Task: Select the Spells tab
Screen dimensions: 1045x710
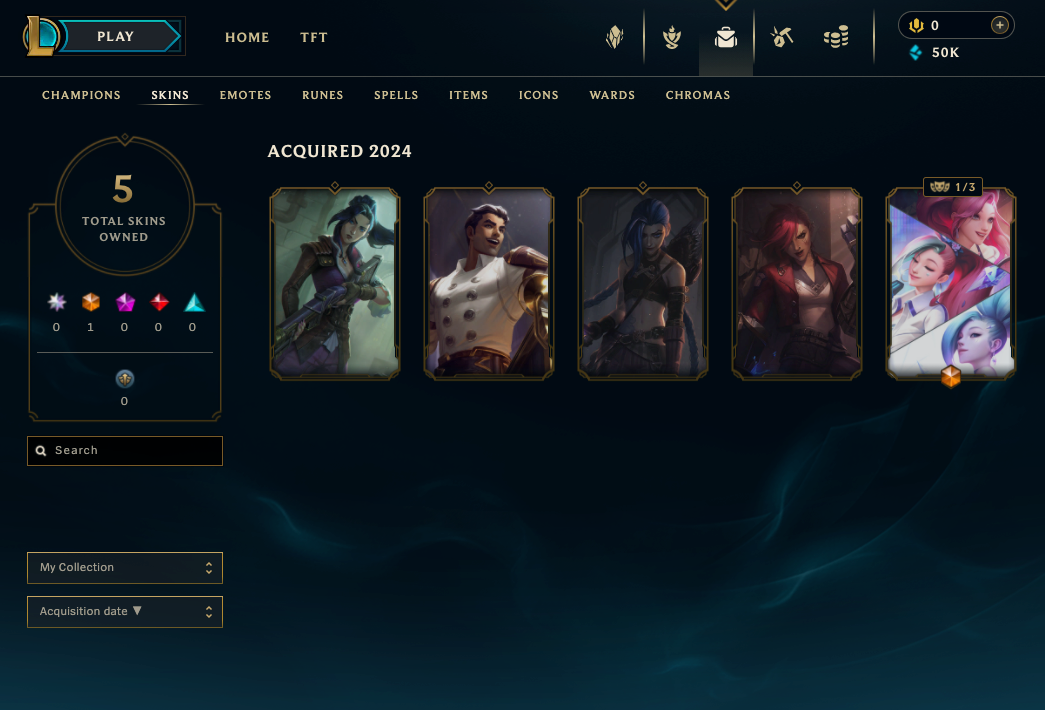Action: pyautogui.click(x=396, y=95)
